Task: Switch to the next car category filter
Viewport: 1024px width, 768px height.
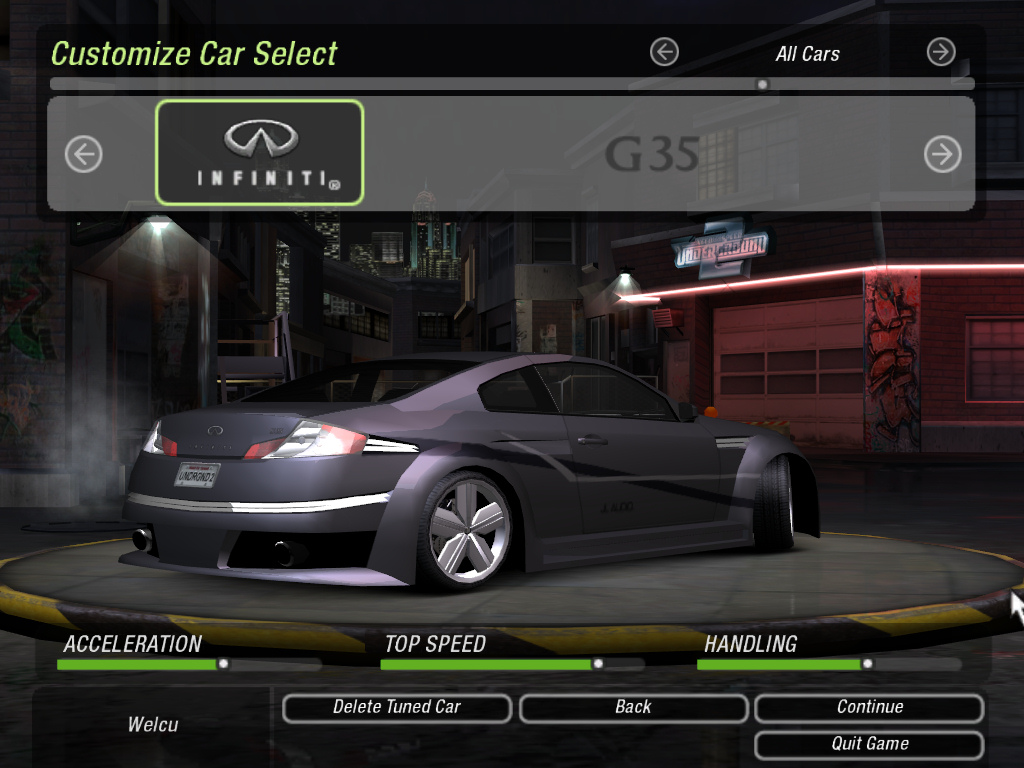Action: coord(941,52)
